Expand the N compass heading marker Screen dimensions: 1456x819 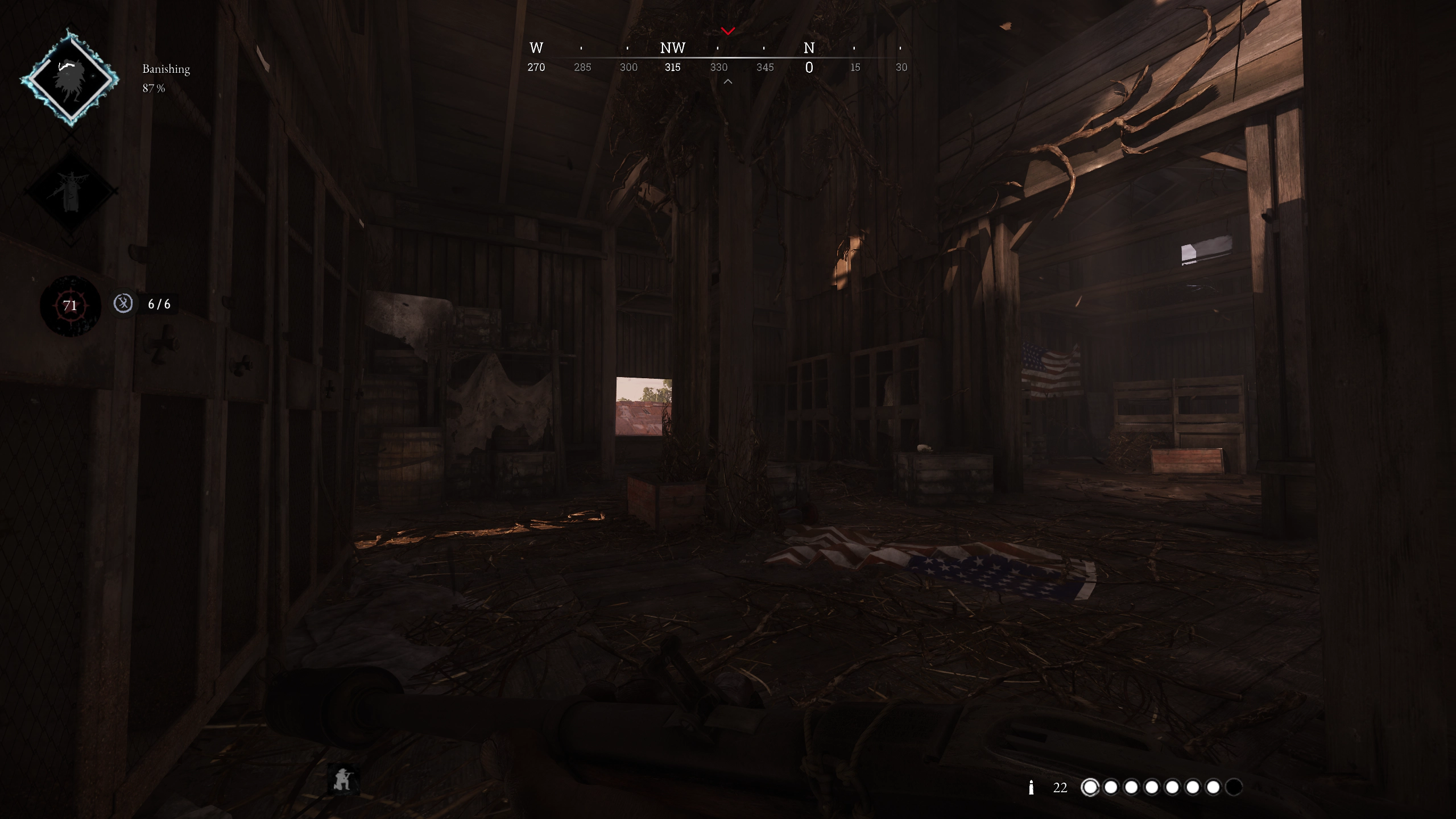[810, 48]
